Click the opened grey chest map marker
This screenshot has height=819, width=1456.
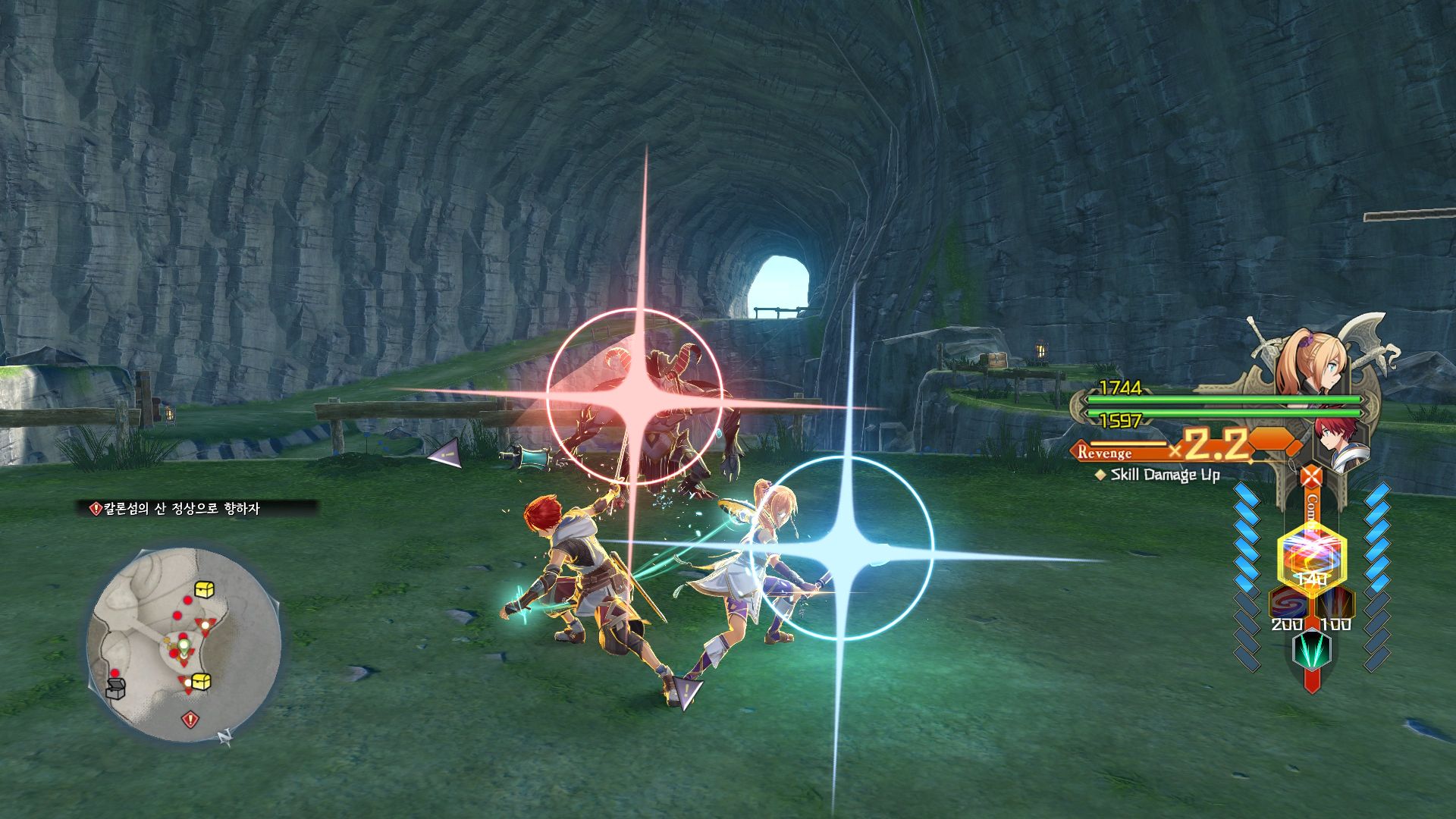point(115,688)
